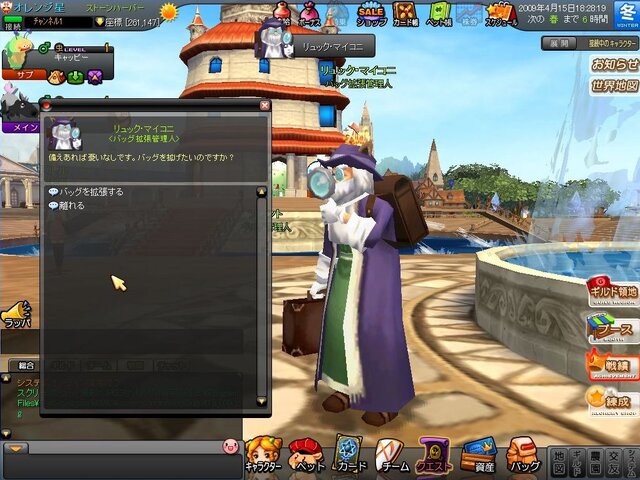Close the NPC dialogue window
The width and height of the screenshot is (640, 480).
pos(264,104)
